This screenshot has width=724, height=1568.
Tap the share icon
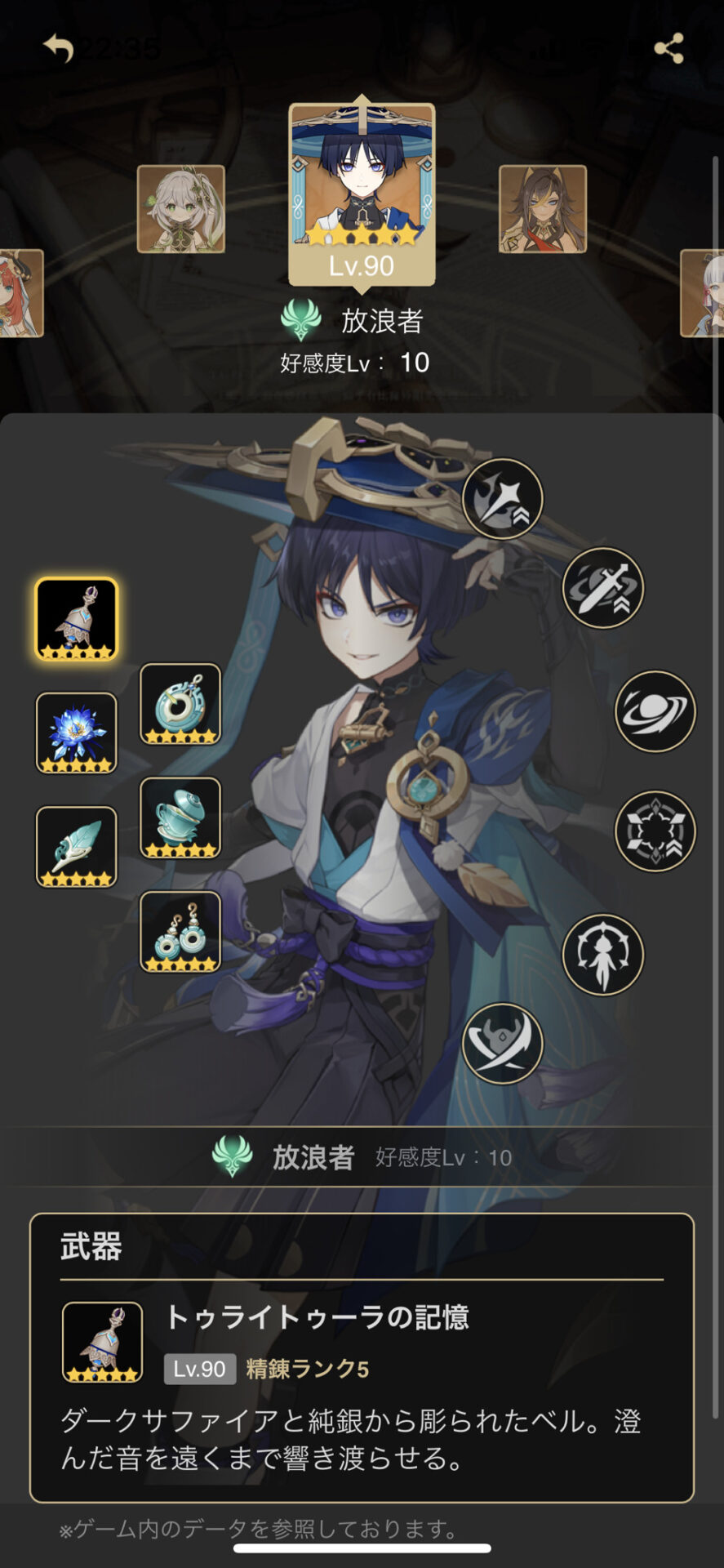(668, 49)
